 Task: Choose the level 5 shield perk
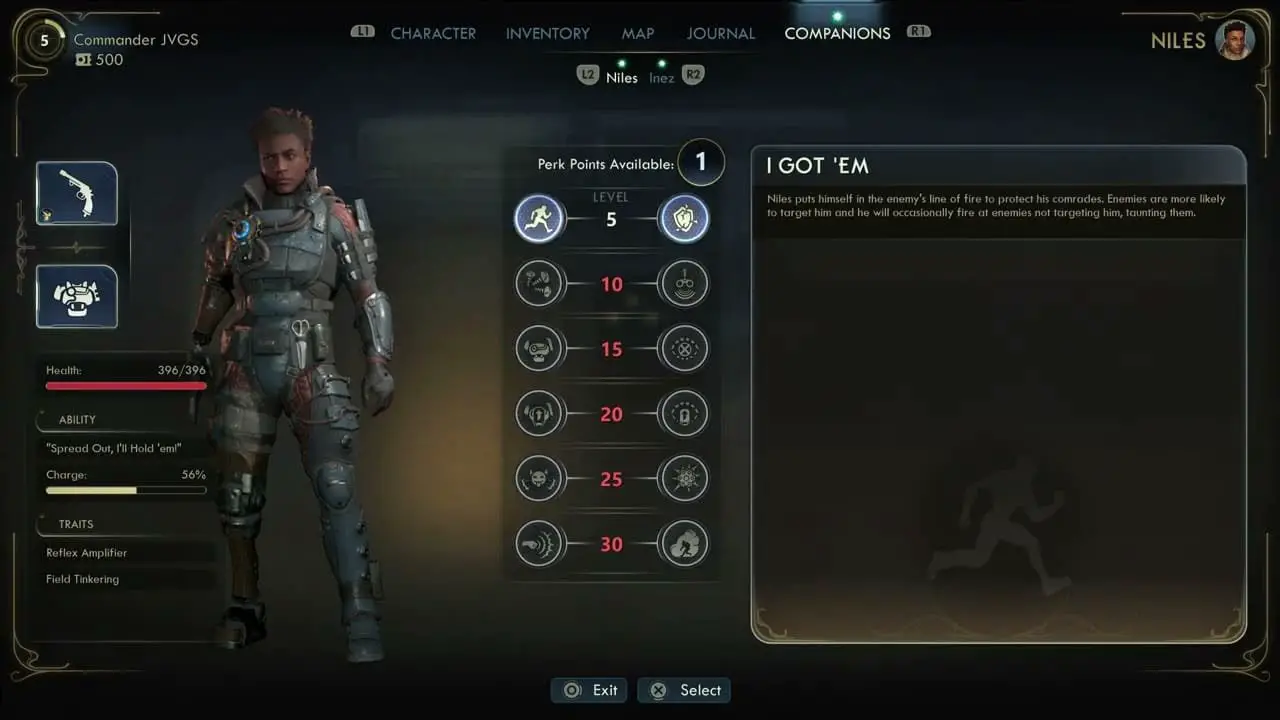click(x=684, y=219)
